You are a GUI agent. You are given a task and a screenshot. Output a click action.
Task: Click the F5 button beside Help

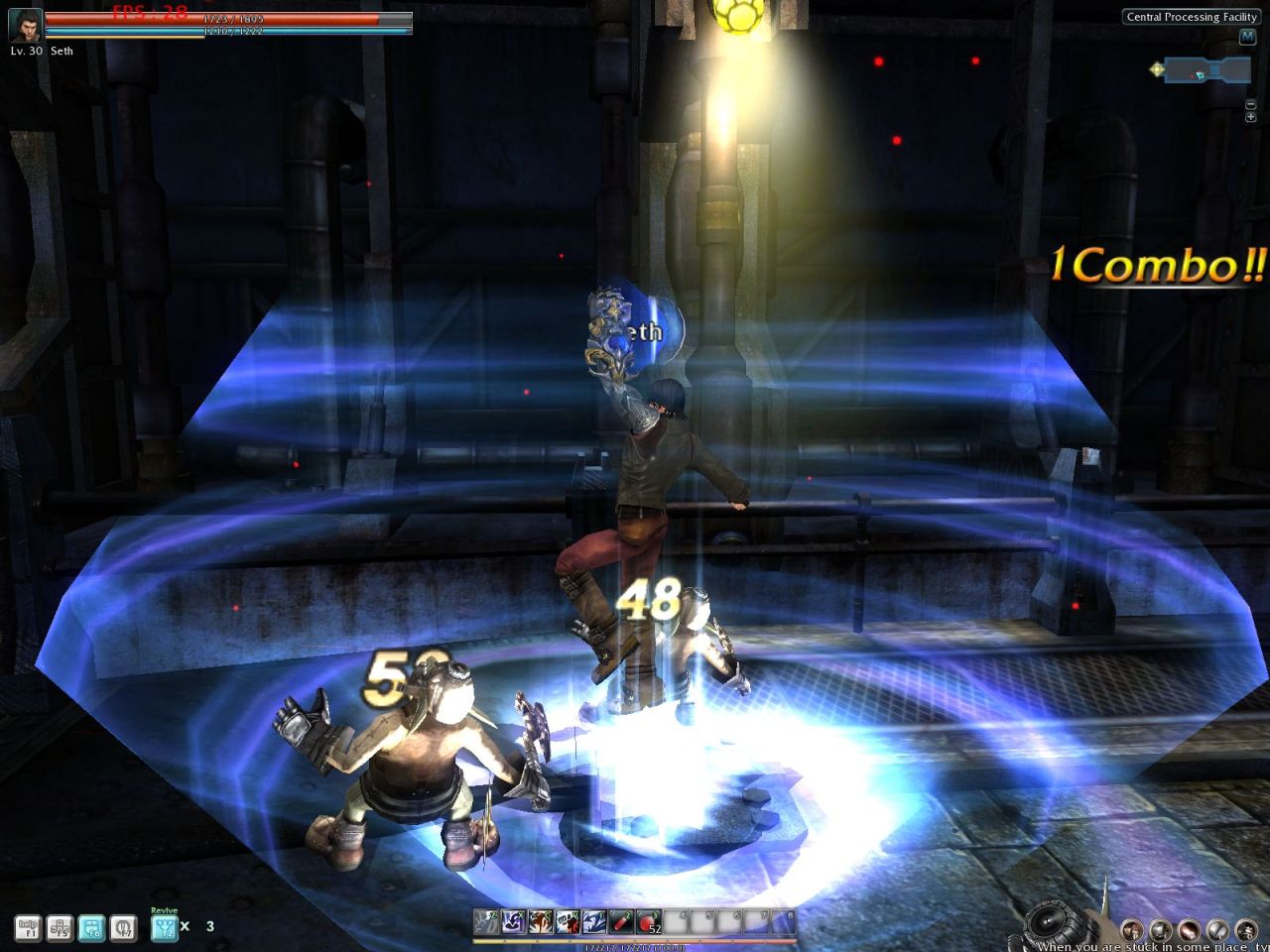tap(60, 927)
